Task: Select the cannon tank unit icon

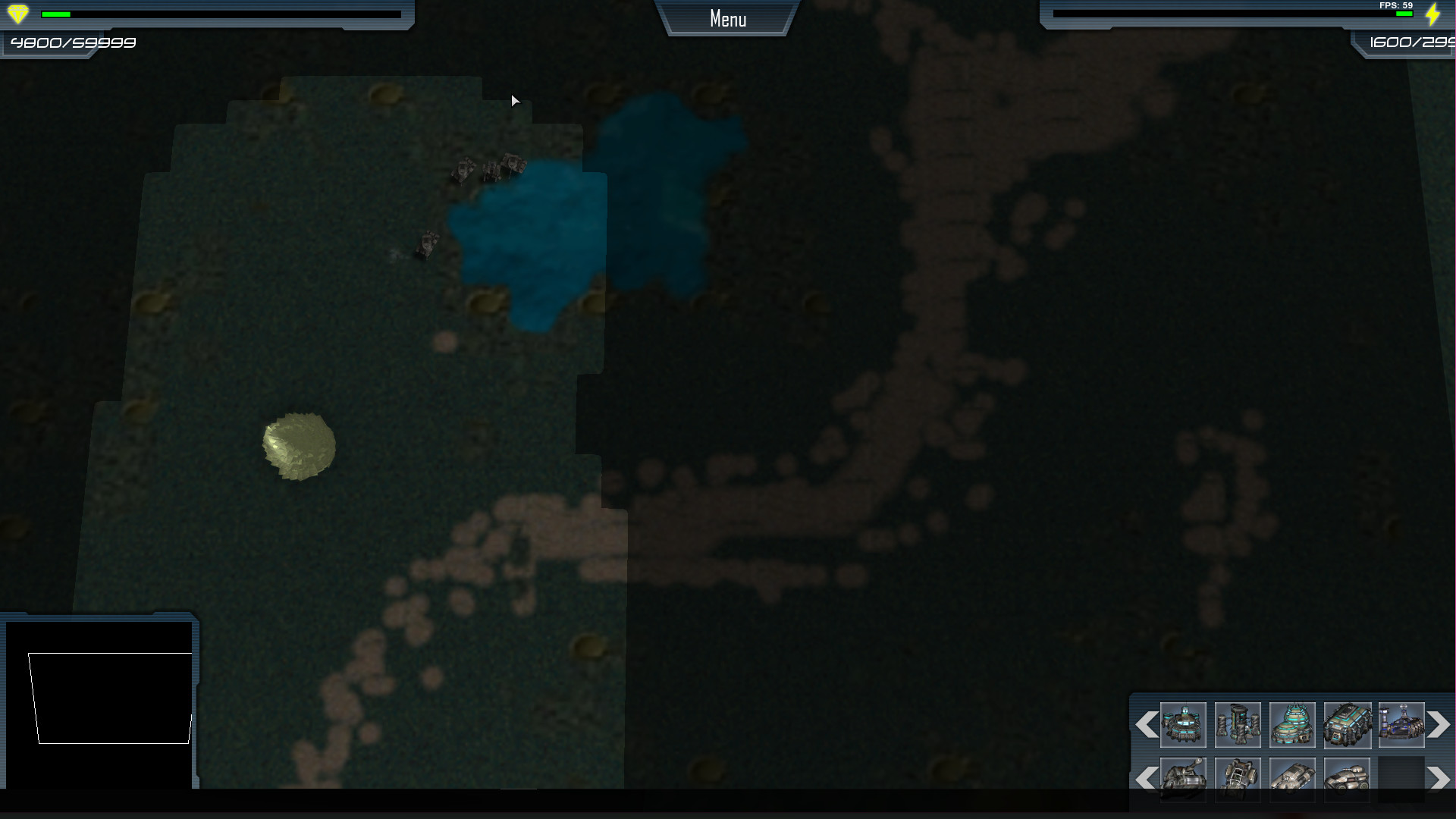Action: tap(1183, 779)
